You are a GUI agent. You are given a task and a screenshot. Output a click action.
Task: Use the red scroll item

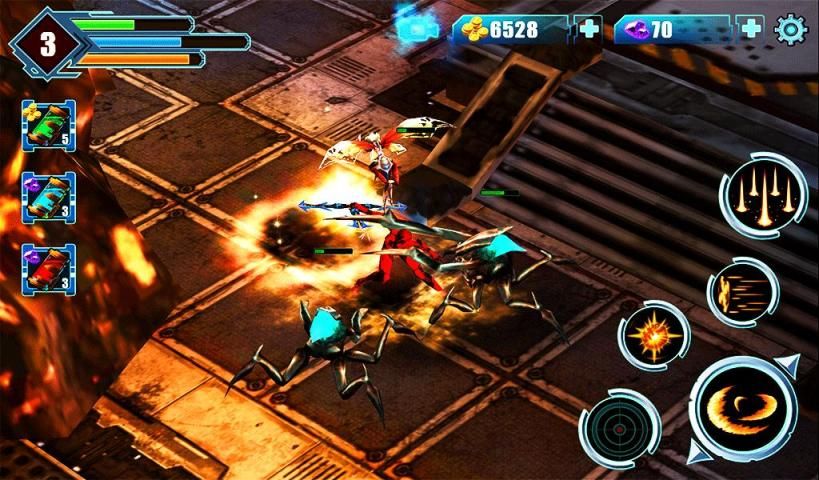48,268
